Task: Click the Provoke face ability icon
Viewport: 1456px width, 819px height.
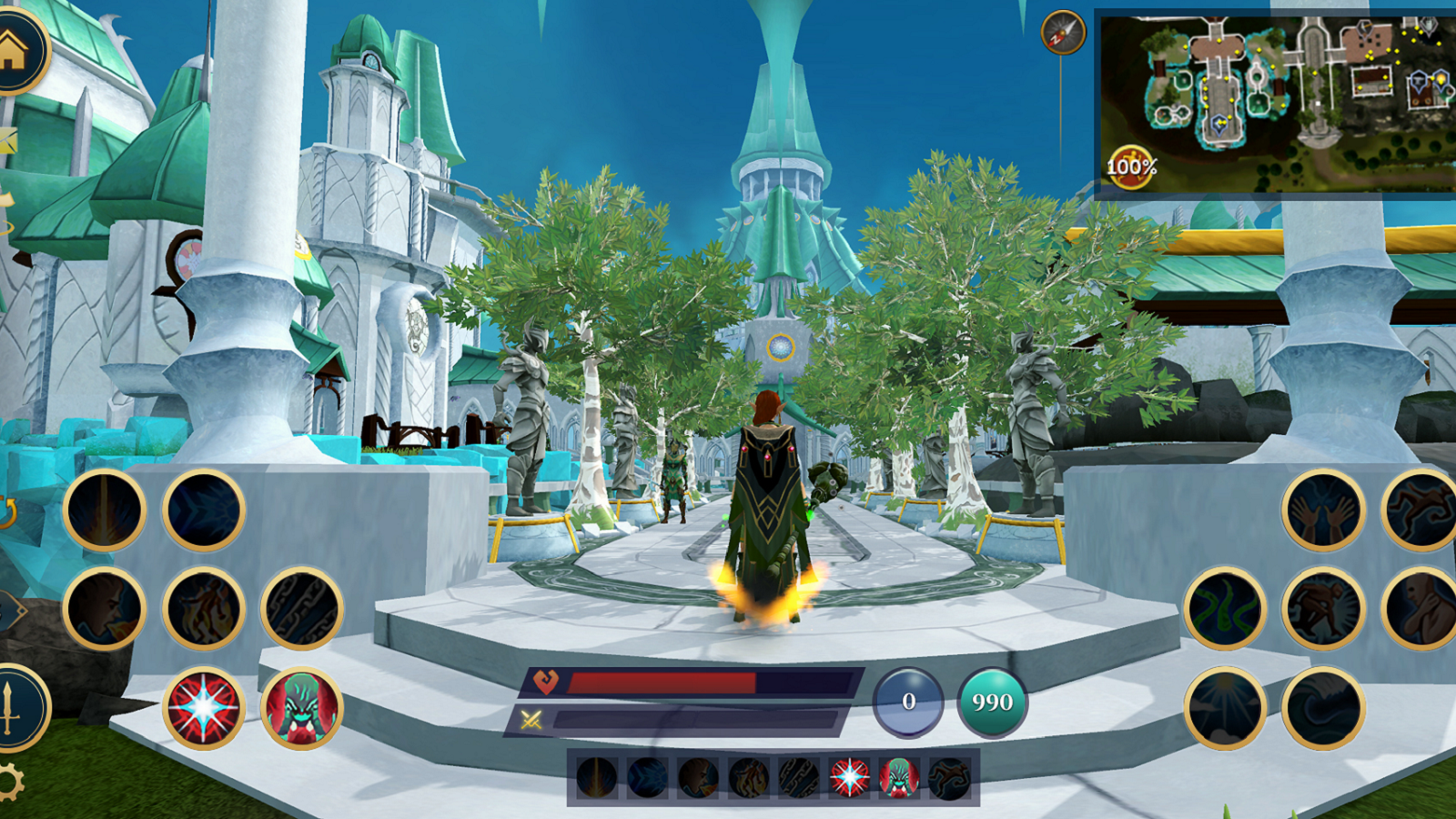Action: pos(103,605)
